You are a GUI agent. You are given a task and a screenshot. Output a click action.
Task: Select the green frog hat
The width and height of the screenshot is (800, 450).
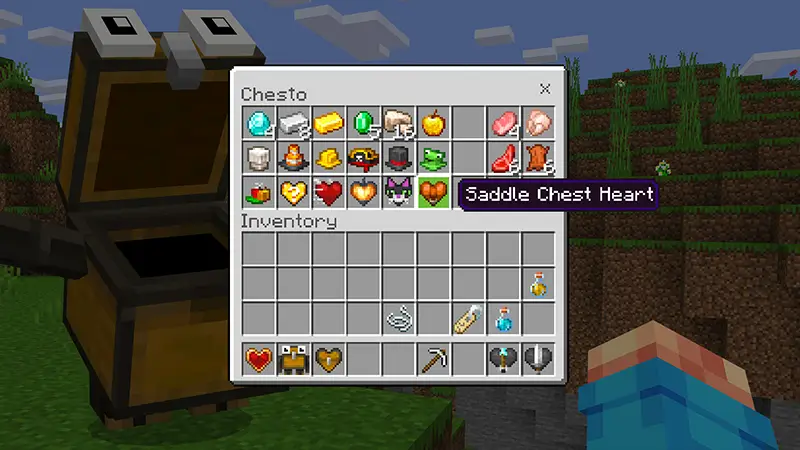pyautogui.click(x=434, y=158)
